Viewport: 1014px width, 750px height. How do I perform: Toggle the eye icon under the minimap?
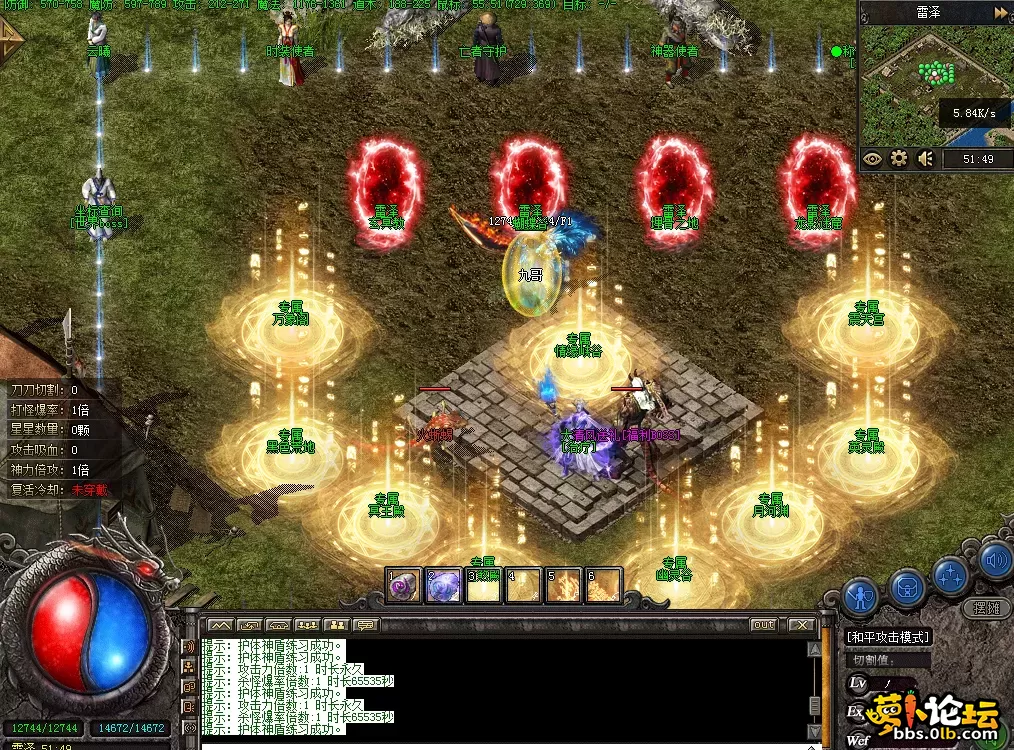click(873, 159)
